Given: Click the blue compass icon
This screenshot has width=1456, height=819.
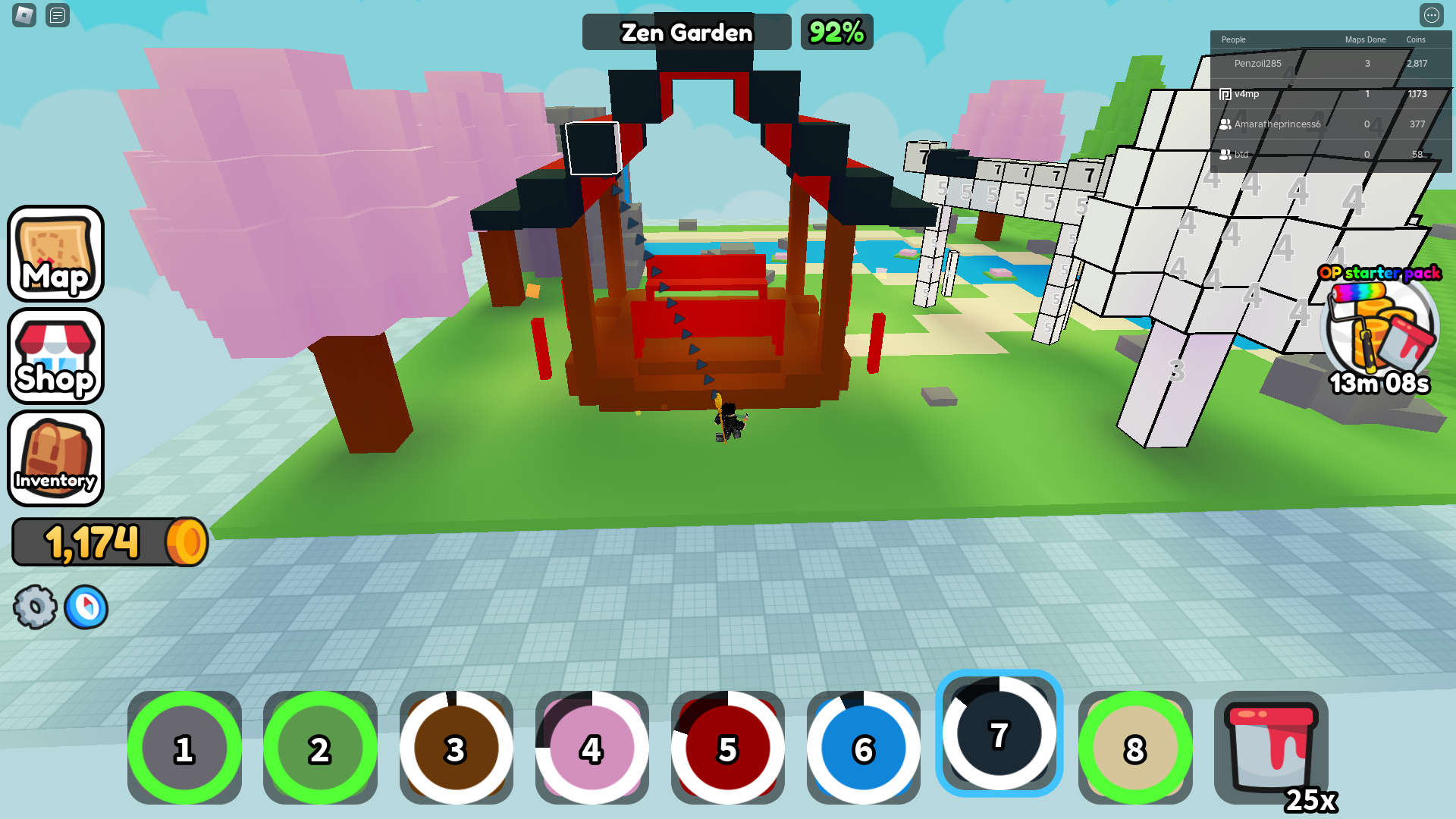Looking at the screenshot, I should click(86, 607).
